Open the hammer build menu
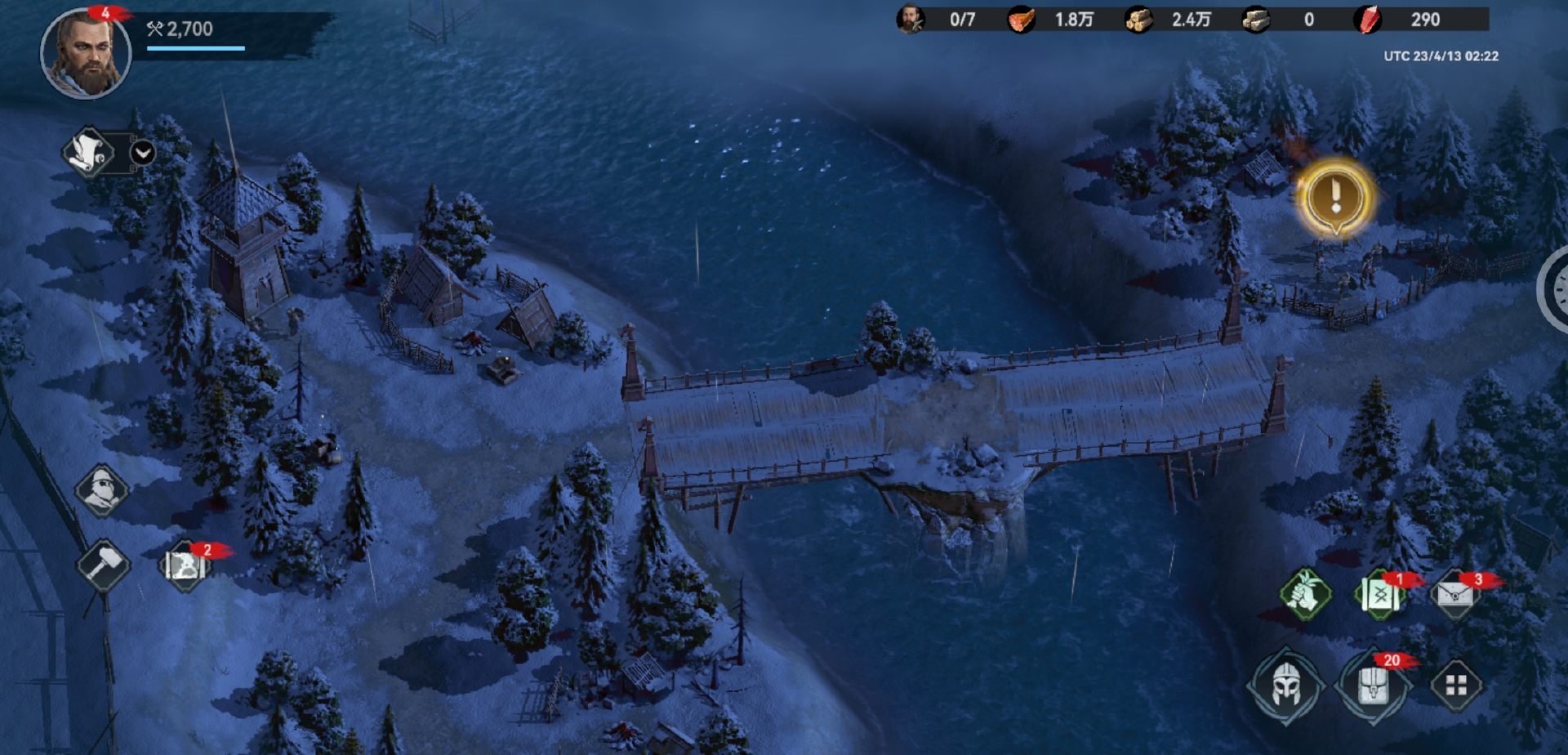This screenshot has width=1568, height=755. click(x=103, y=565)
